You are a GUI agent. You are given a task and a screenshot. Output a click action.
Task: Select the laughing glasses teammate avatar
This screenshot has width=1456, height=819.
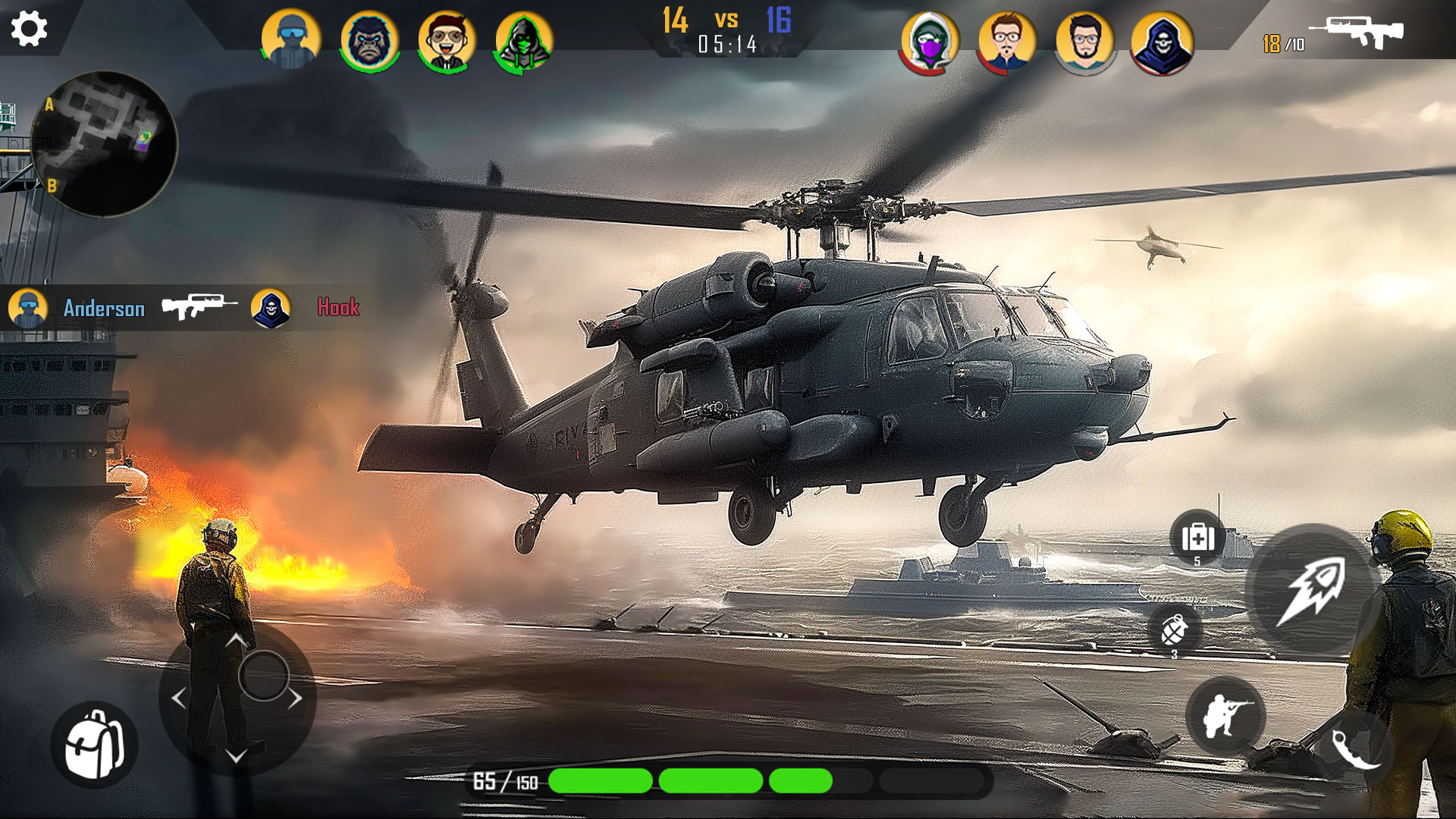447,41
